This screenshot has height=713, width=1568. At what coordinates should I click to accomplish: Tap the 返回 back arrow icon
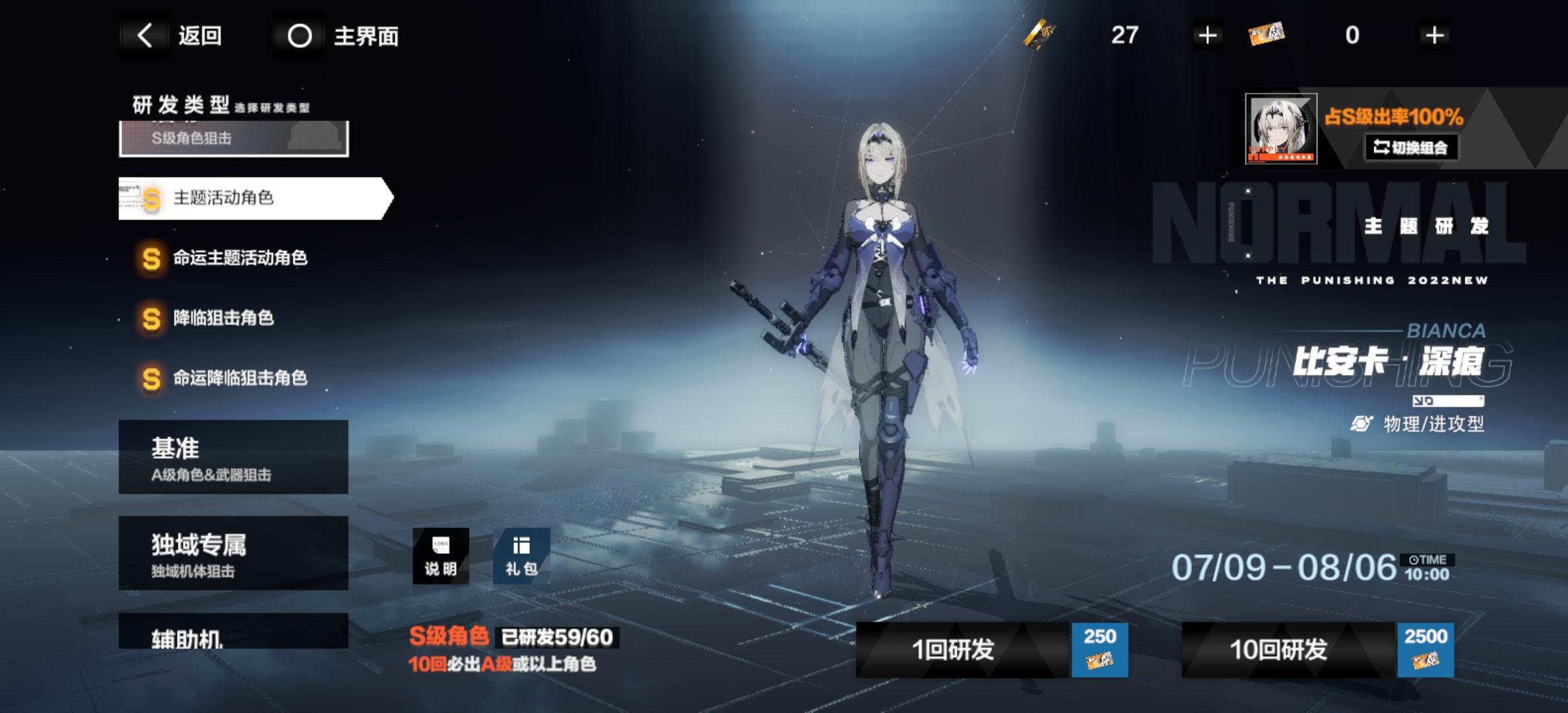[144, 36]
